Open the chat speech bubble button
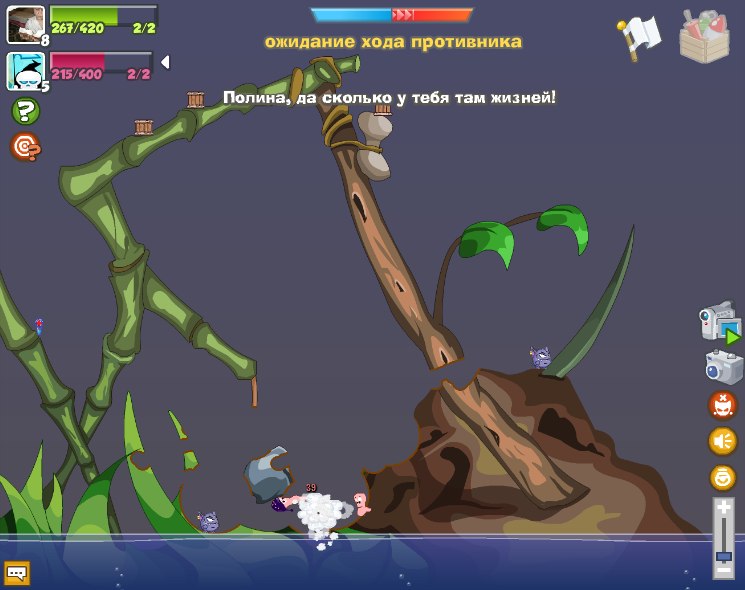The width and height of the screenshot is (745, 590). (x=17, y=573)
